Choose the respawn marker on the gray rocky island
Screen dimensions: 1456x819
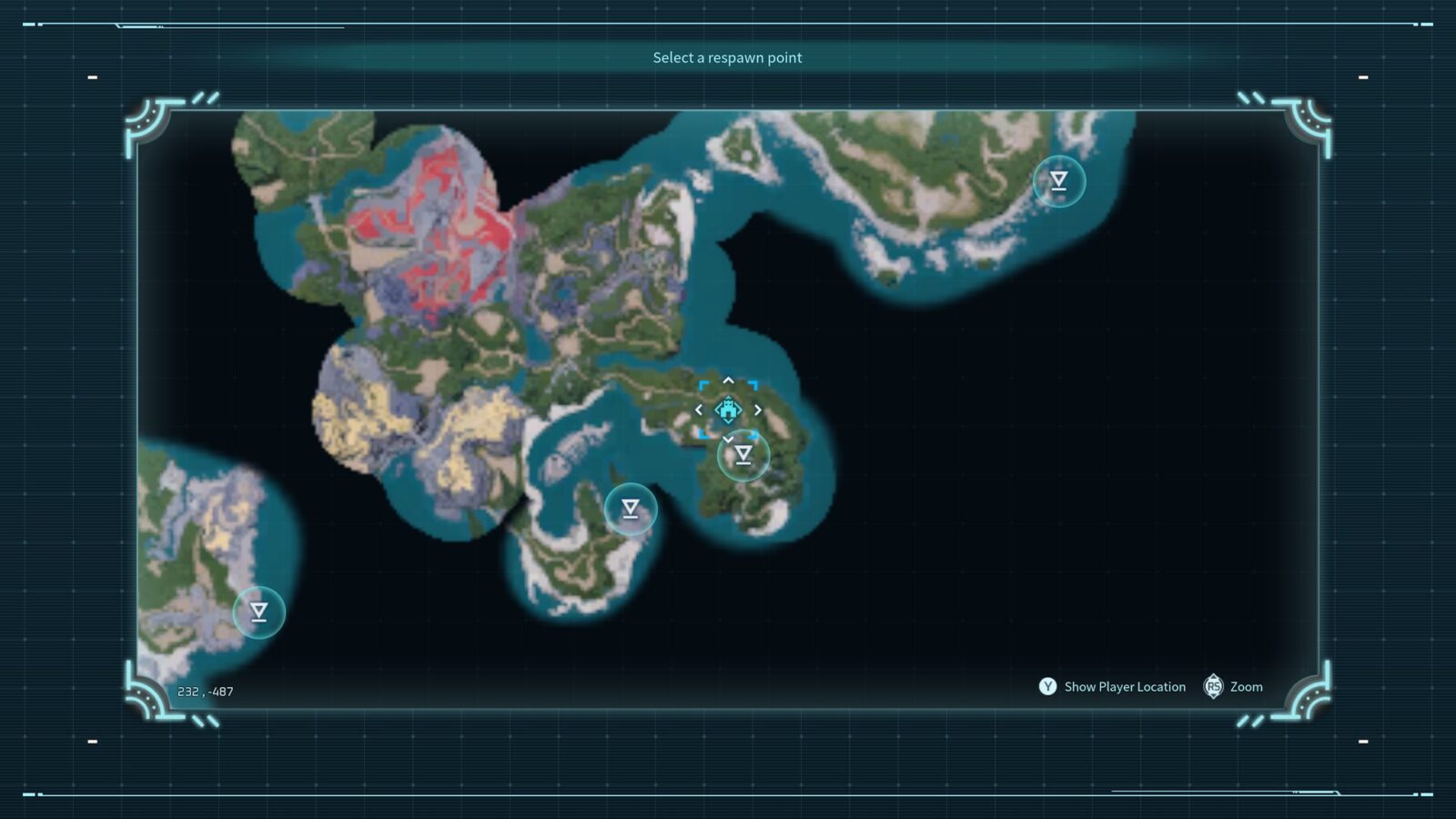click(x=259, y=612)
